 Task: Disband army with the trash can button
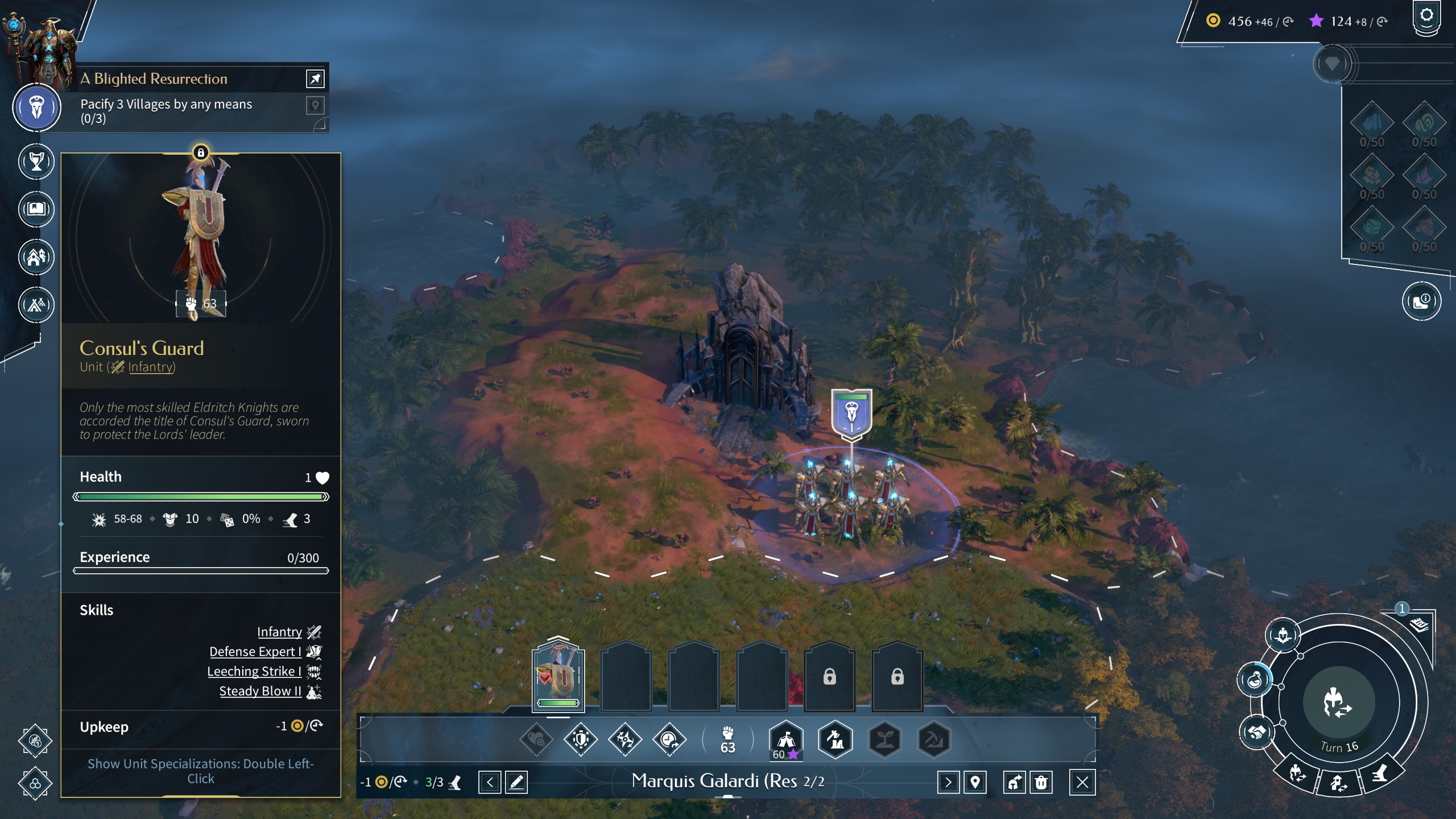1041,783
